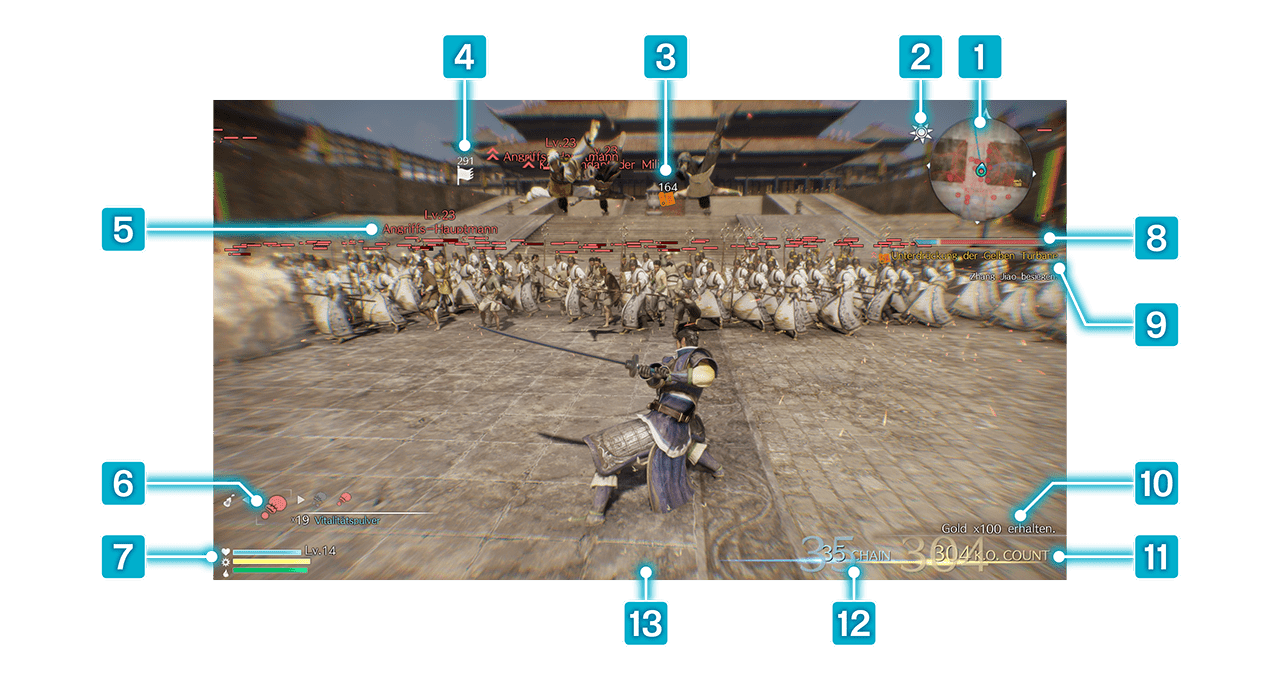Choose the grey item icon in the item bar
This screenshot has width=1280, height=680.
(x=320, y=498)
